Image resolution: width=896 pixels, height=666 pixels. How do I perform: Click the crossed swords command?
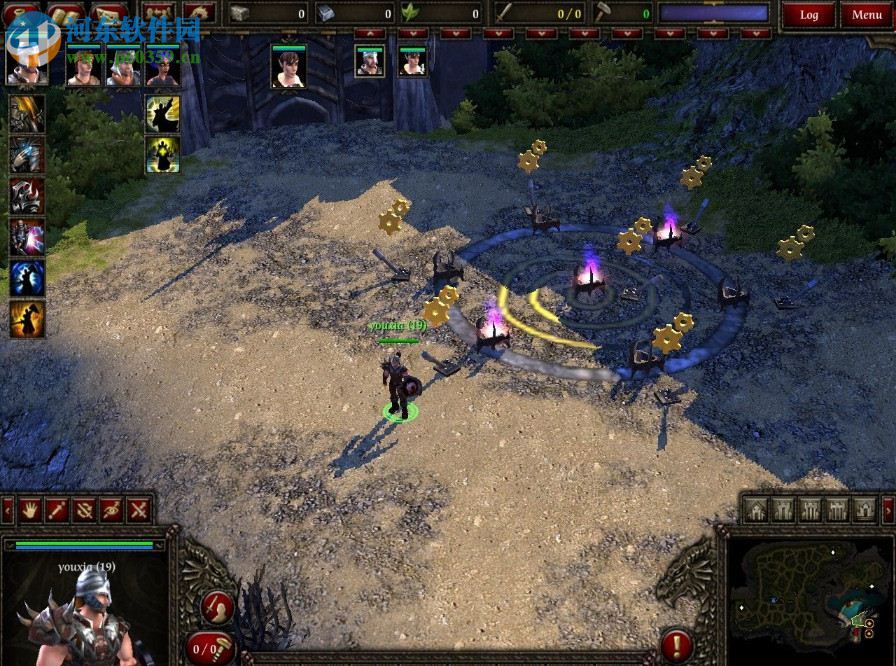point(137,510)
